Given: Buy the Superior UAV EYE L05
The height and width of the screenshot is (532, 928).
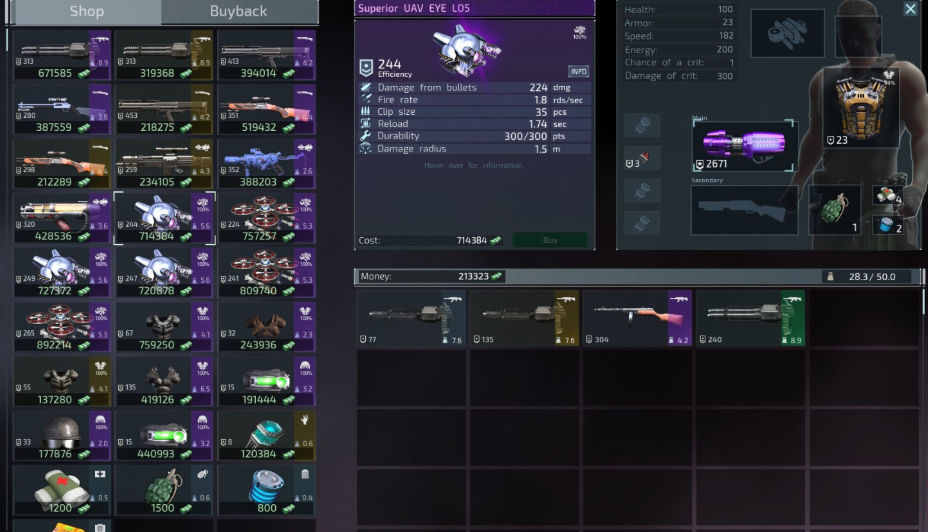Looking at the screenshot, I should [549, 240].
